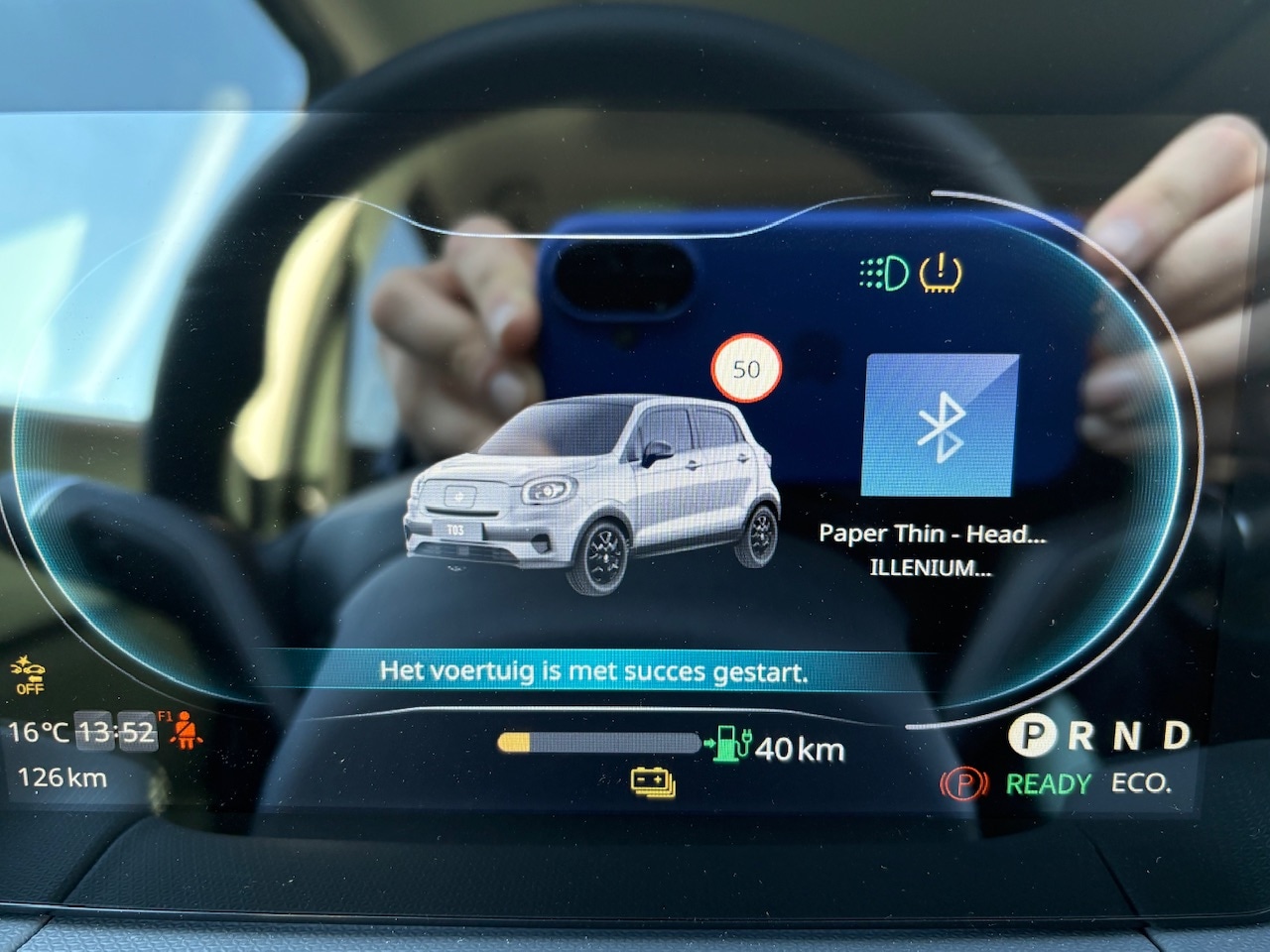Screen dimensions: 1270x952
Task: Choose the D gear letter
Action: pyautogui.click(x=1176, y=735)
